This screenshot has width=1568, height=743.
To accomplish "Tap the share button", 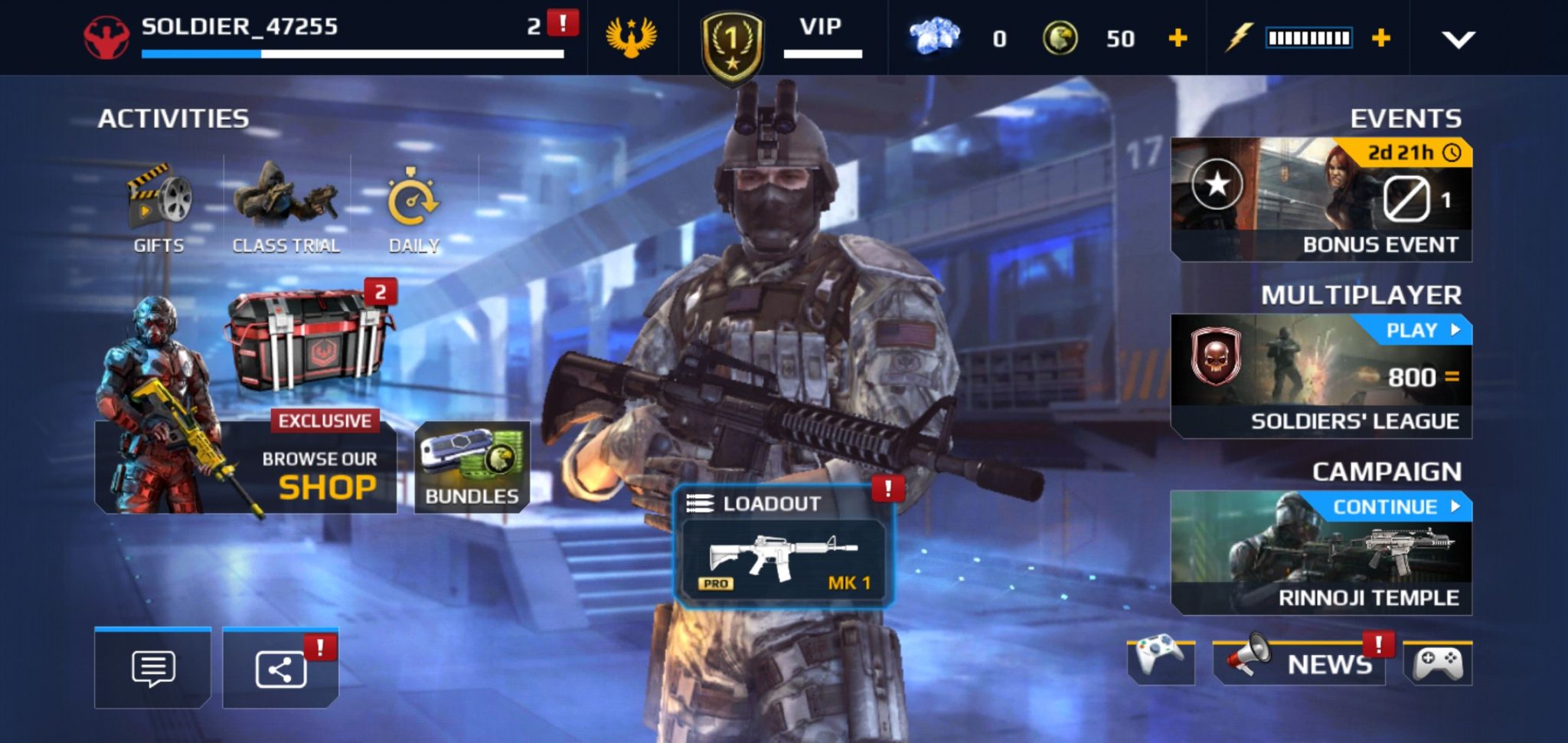I will (280, 669).
